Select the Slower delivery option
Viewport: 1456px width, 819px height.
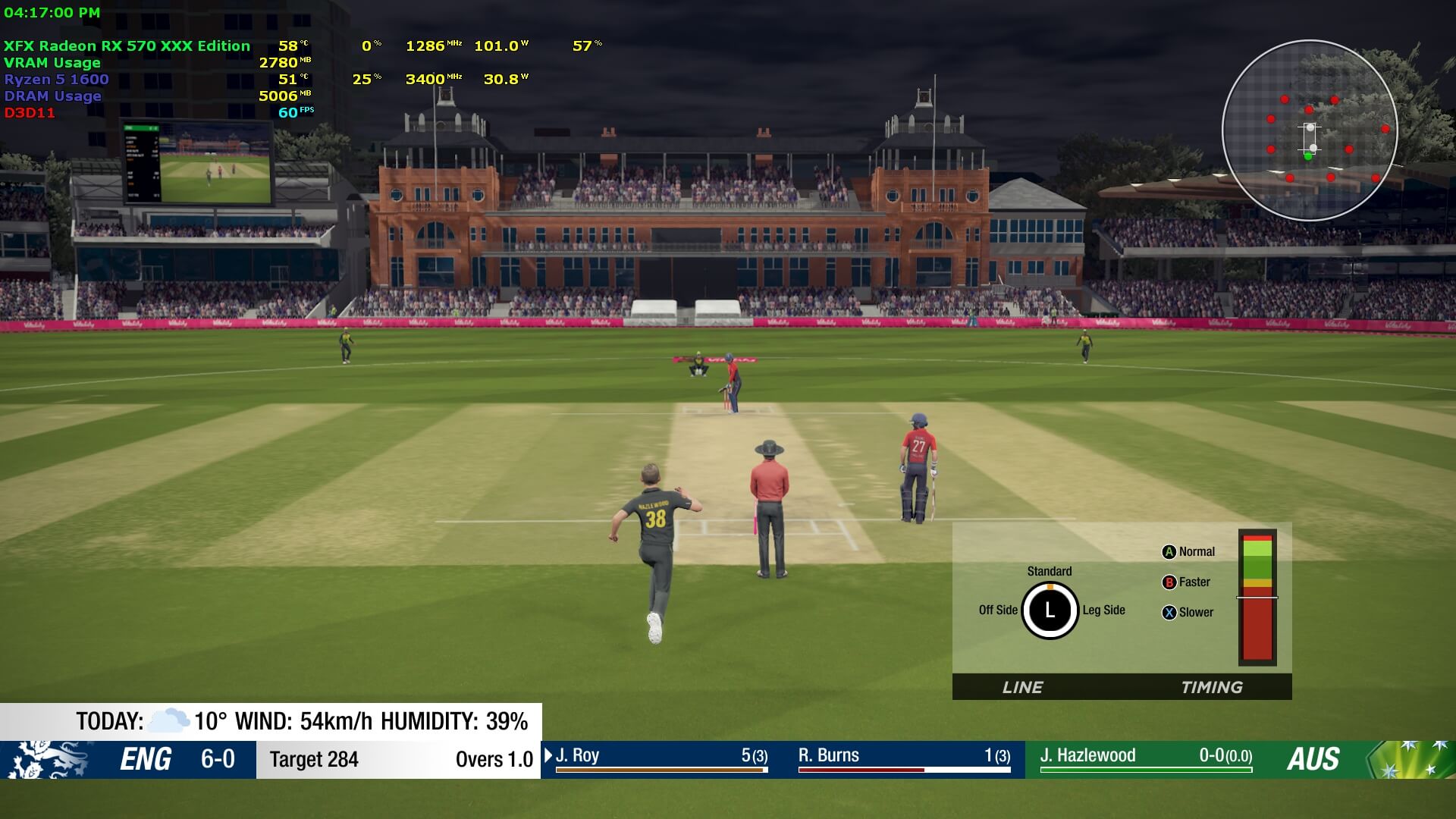(1188, 613)
